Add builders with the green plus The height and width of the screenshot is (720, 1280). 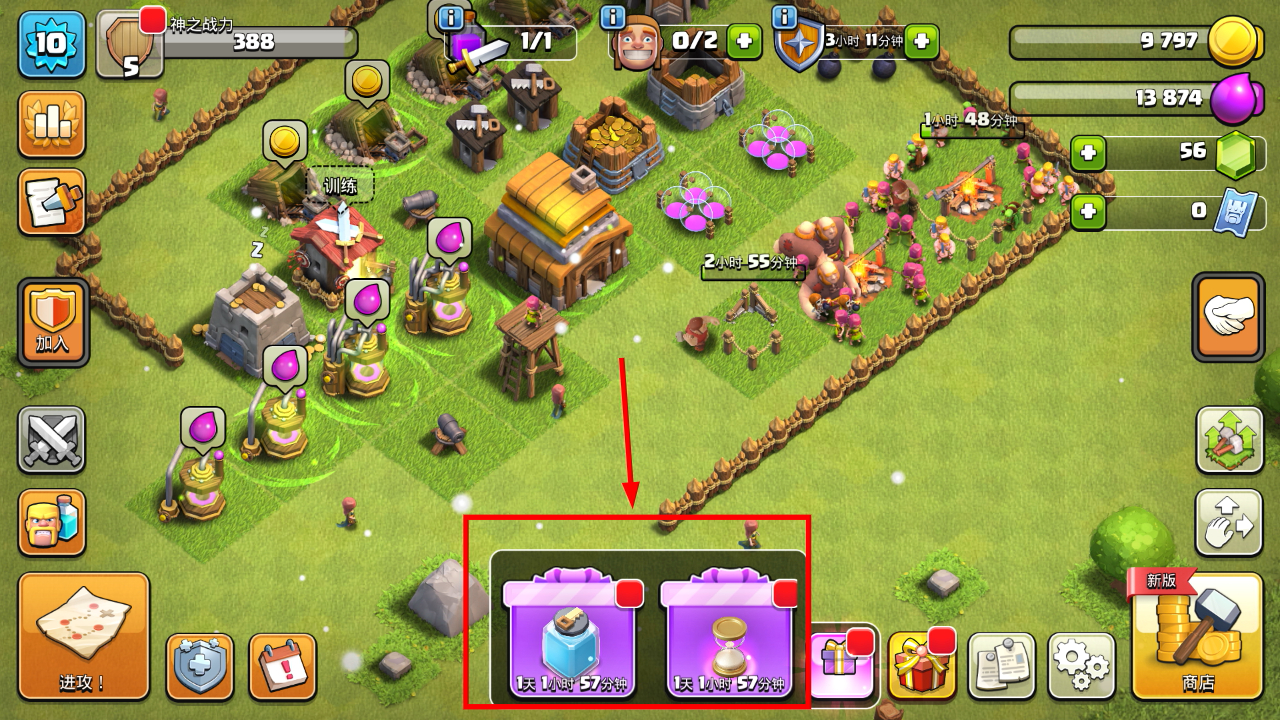coord(743,42)
